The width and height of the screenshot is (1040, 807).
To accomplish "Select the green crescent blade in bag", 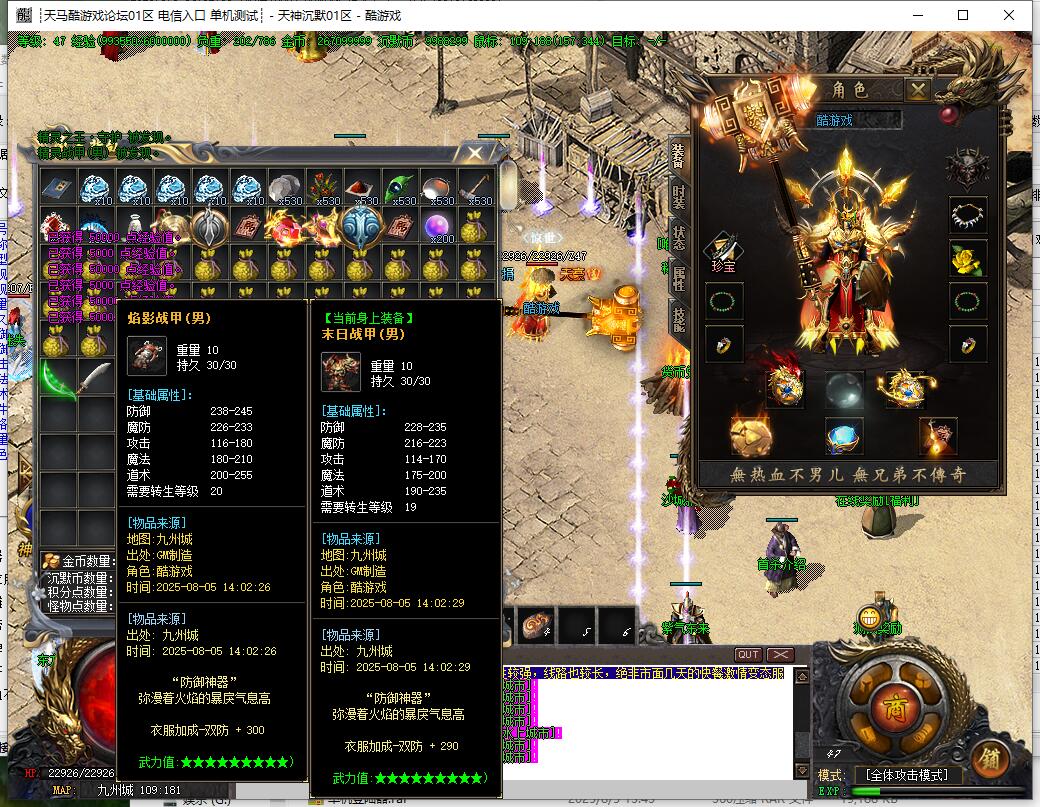I will pyautogui.click(x=58, y=379).
